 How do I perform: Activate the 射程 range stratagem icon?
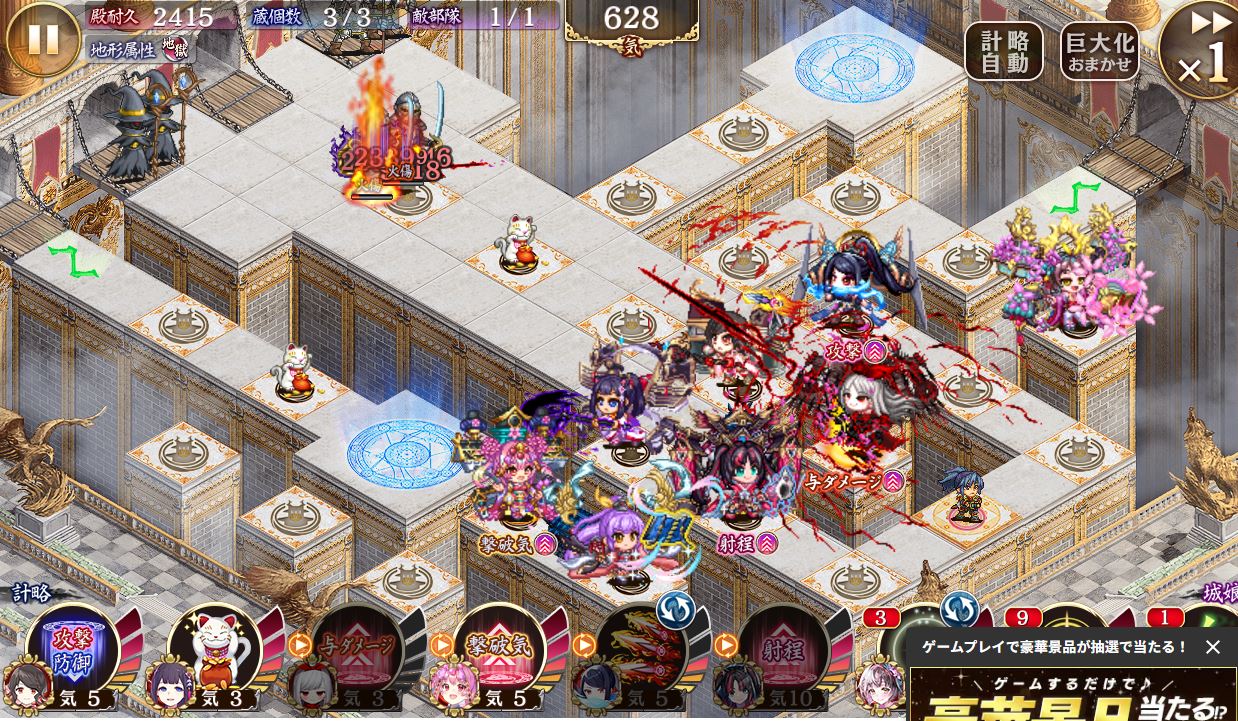click(x=784, y=647)
